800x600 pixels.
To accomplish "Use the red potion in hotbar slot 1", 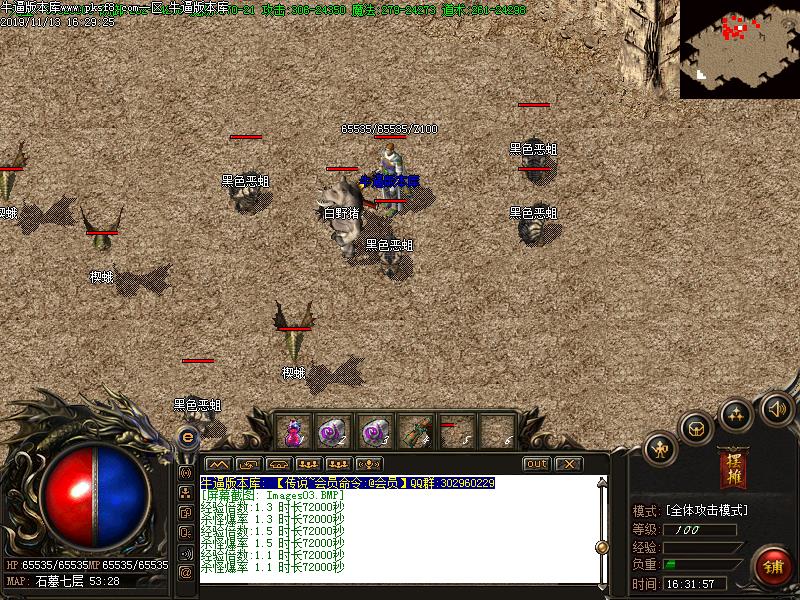I will pos(294,432).
